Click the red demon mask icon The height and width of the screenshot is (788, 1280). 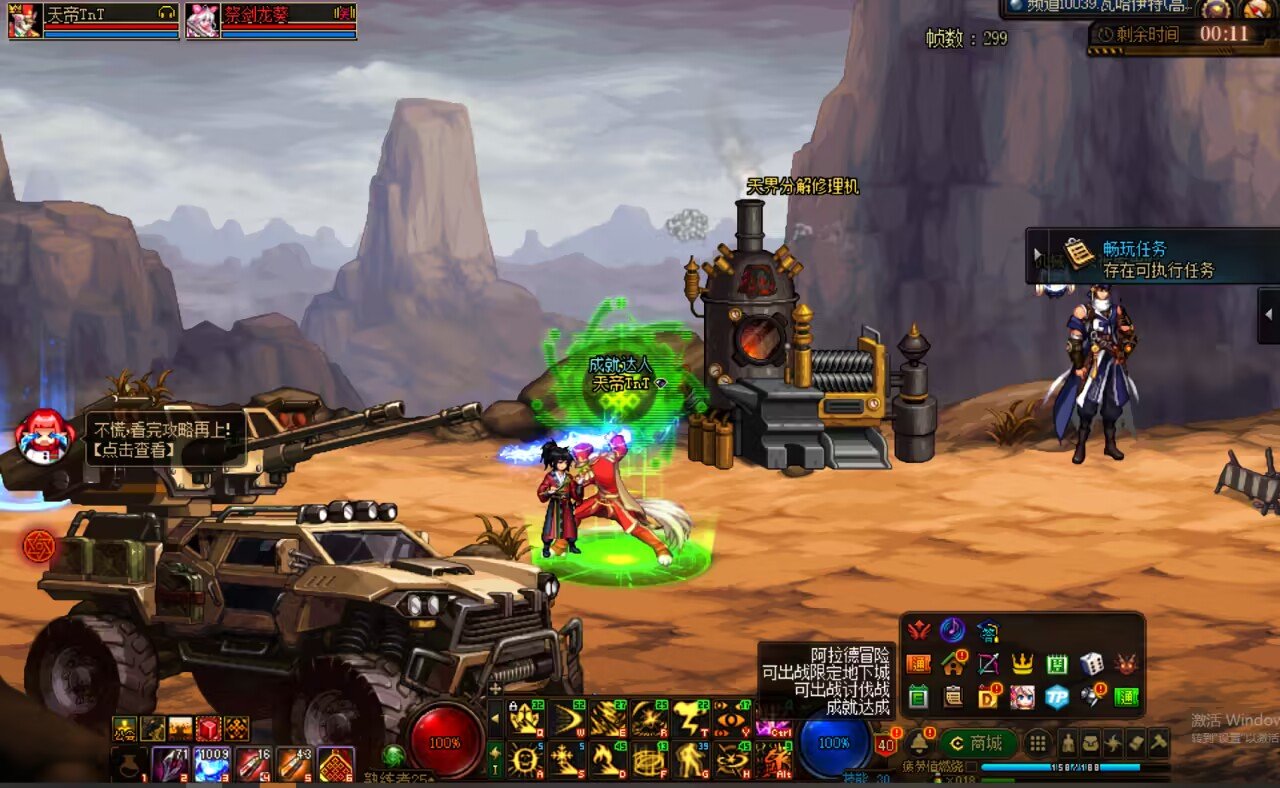[1127, 663]
